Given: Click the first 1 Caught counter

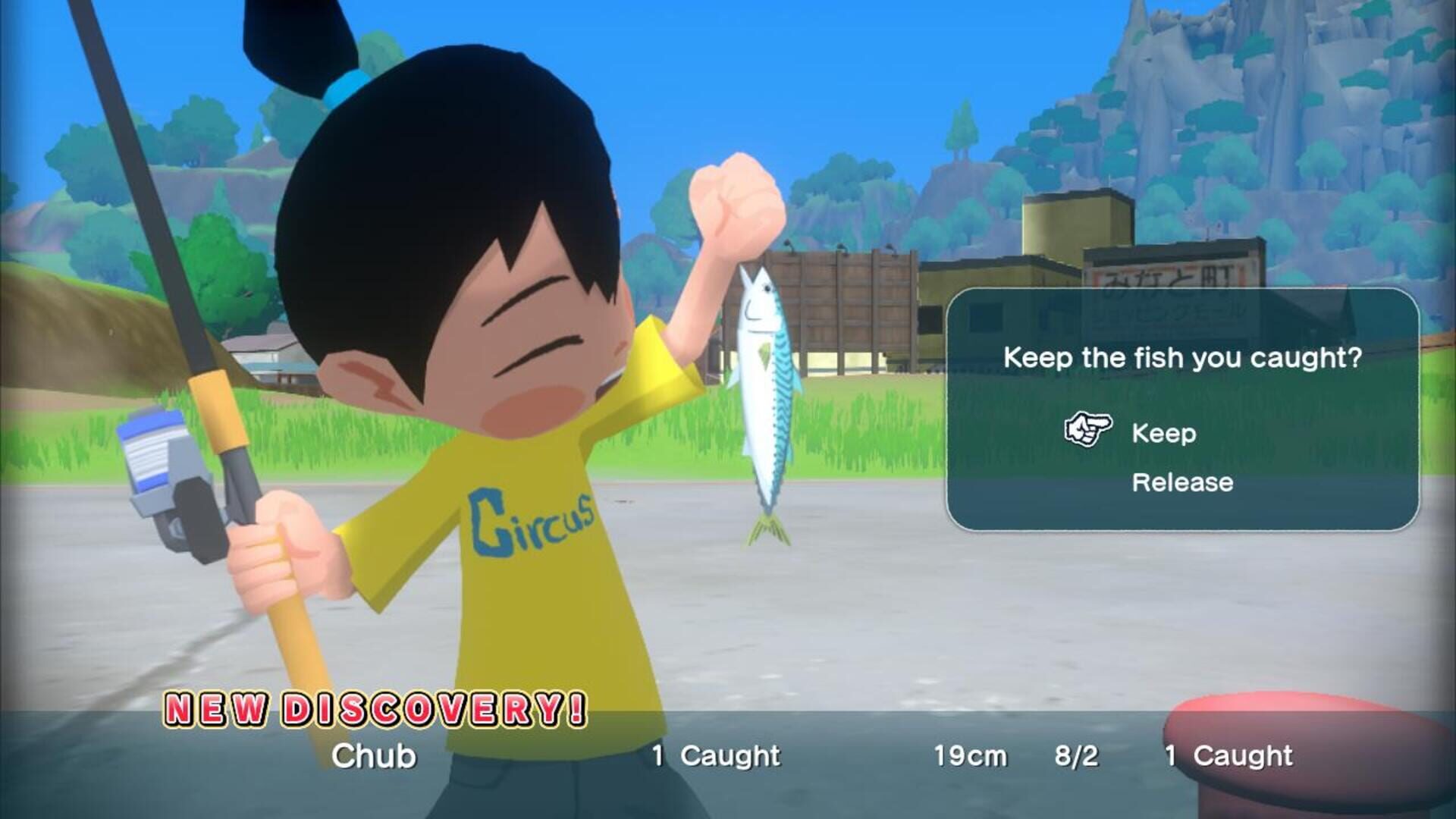Looking at the screenshot, I should click(717, 755).
